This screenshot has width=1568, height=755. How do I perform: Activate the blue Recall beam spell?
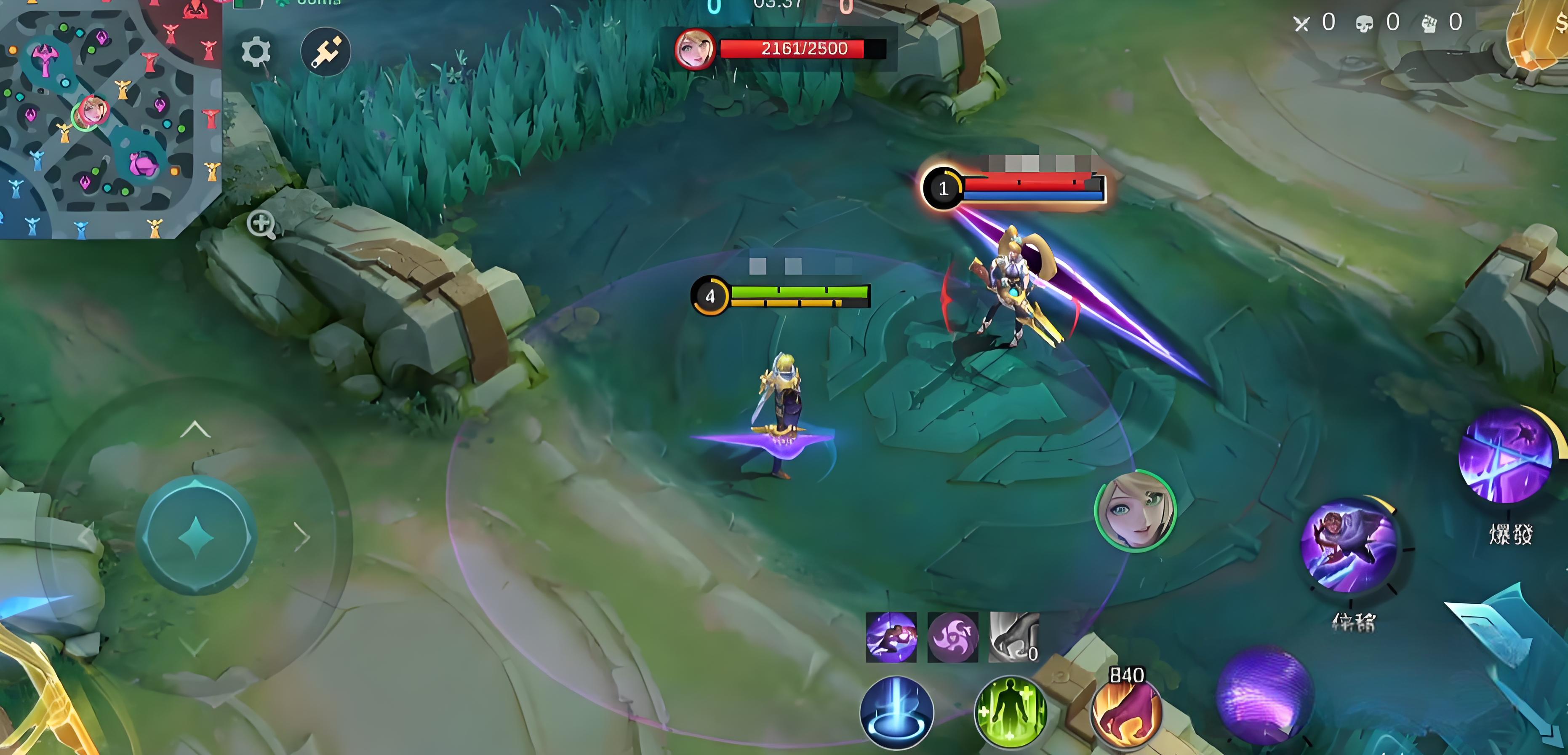tap(896, 712)
